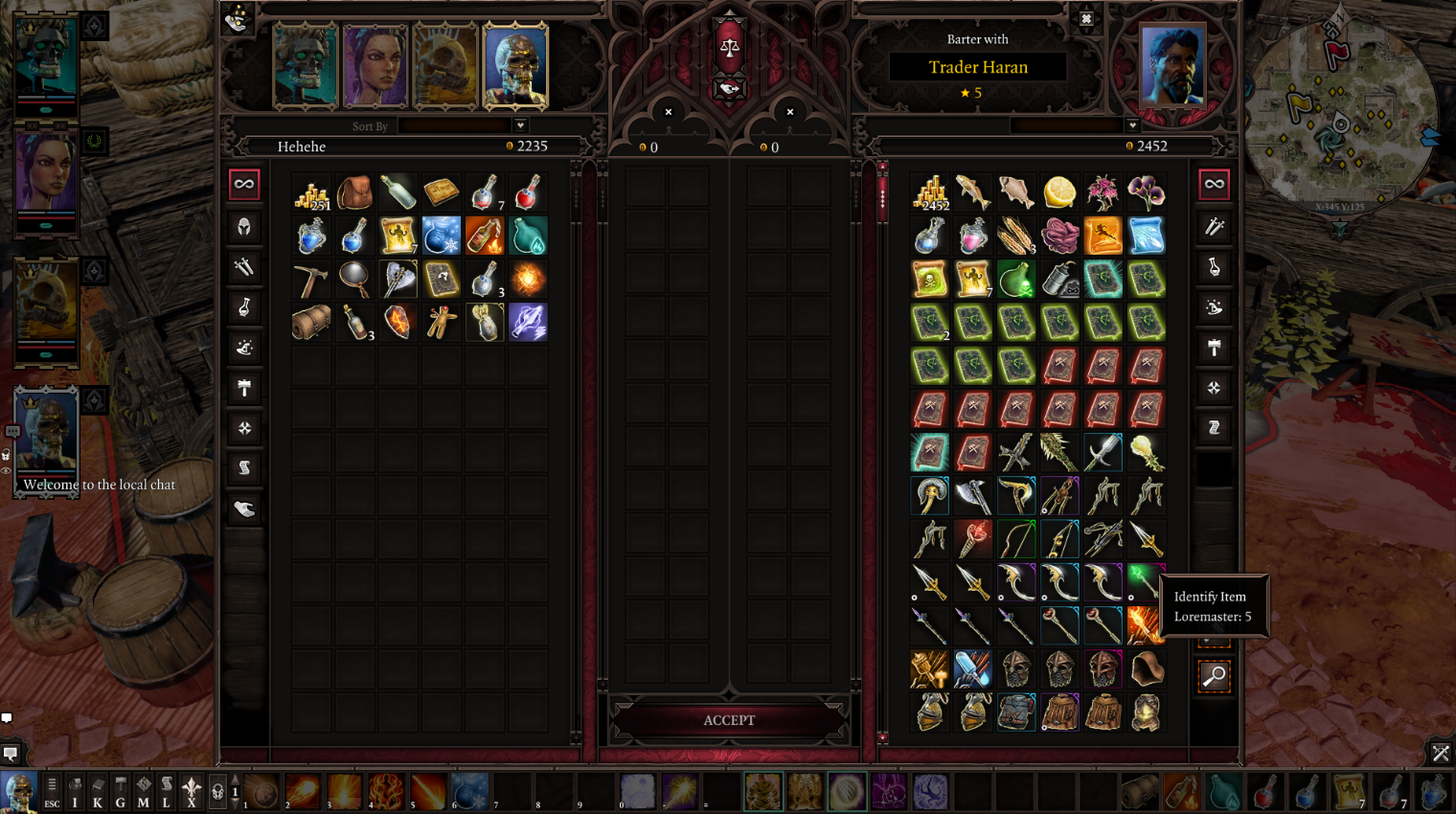This screenshot has height=814, width=1456.
Task: Use the Identify Item magnifying glass
Action: pyautogui.click(x=1214, y=676)
